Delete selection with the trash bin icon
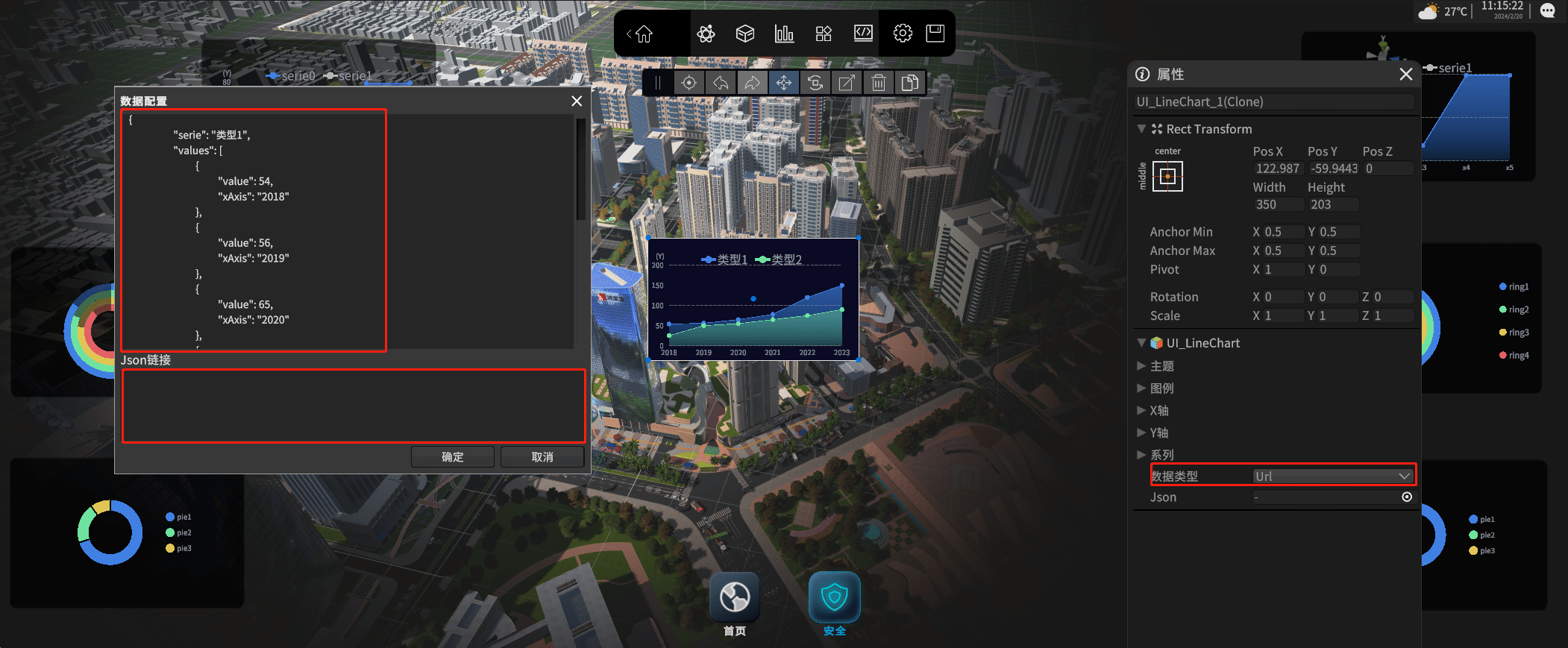Image resolution: width=1568 pixels, height=648 pixels. (879, 83)
